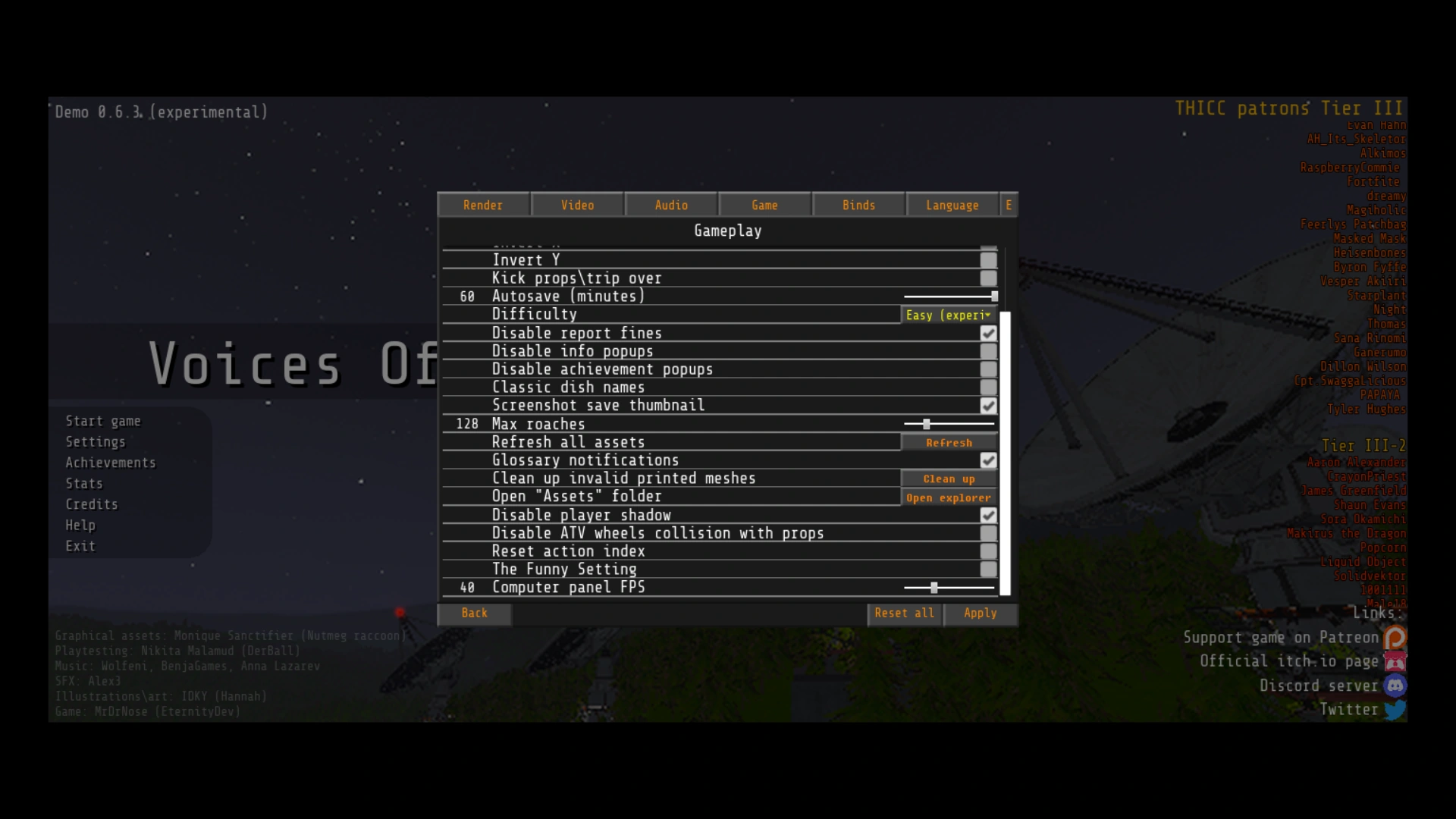Click the official itch.io page icon

pos(1396,661)
